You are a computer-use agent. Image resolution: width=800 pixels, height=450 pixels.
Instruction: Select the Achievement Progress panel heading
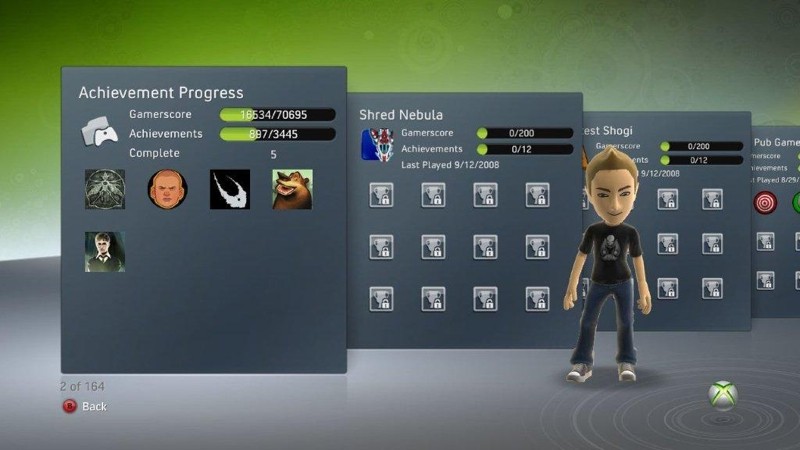161,93
